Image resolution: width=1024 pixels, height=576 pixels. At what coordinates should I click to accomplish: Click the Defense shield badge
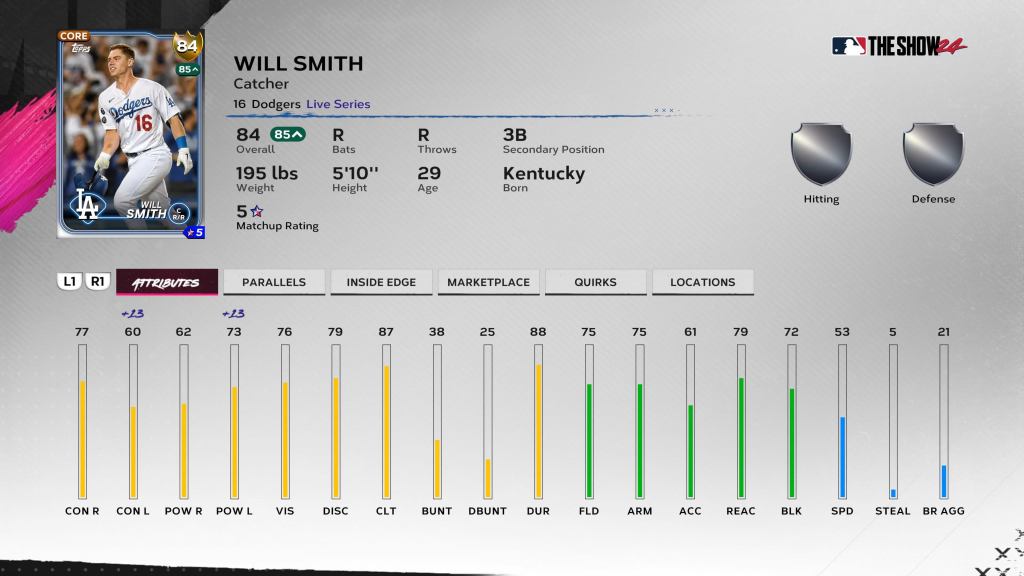pyautogui.click(x=933, y=155)
